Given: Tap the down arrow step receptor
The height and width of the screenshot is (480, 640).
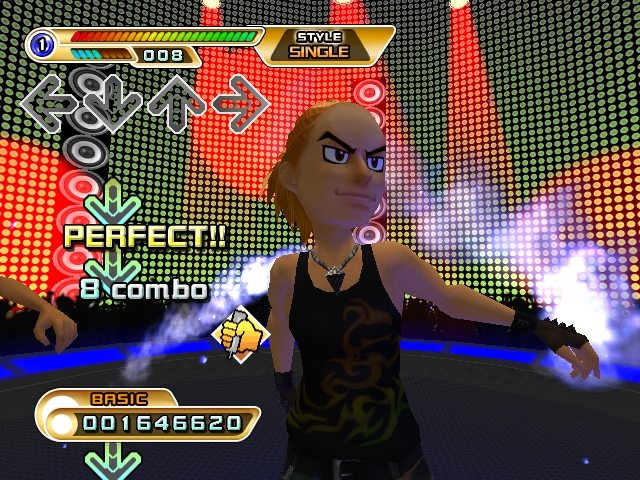Looking at the screenshot, I should [x=110, y=100].
